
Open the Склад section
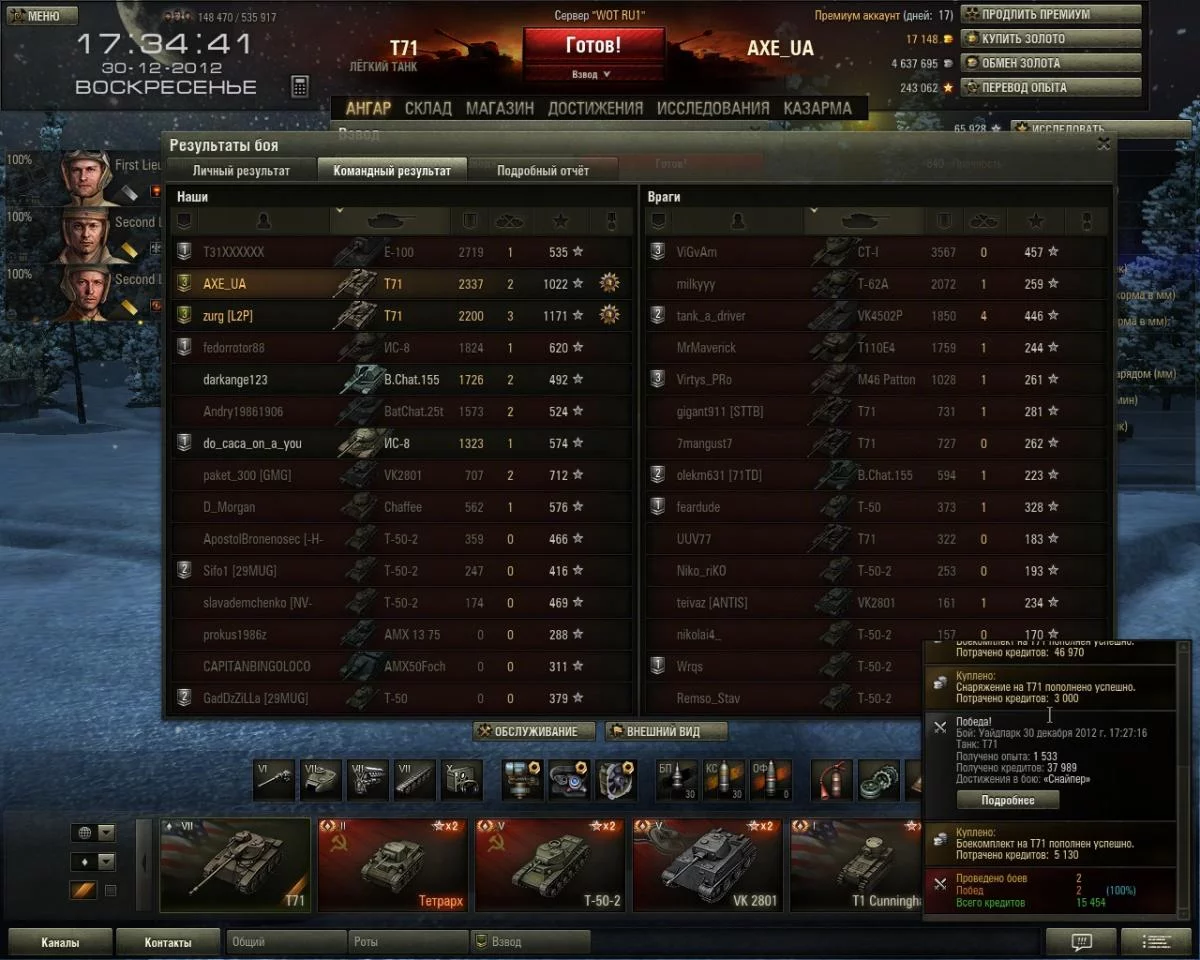pyautogui.click(x=428, y=108)
